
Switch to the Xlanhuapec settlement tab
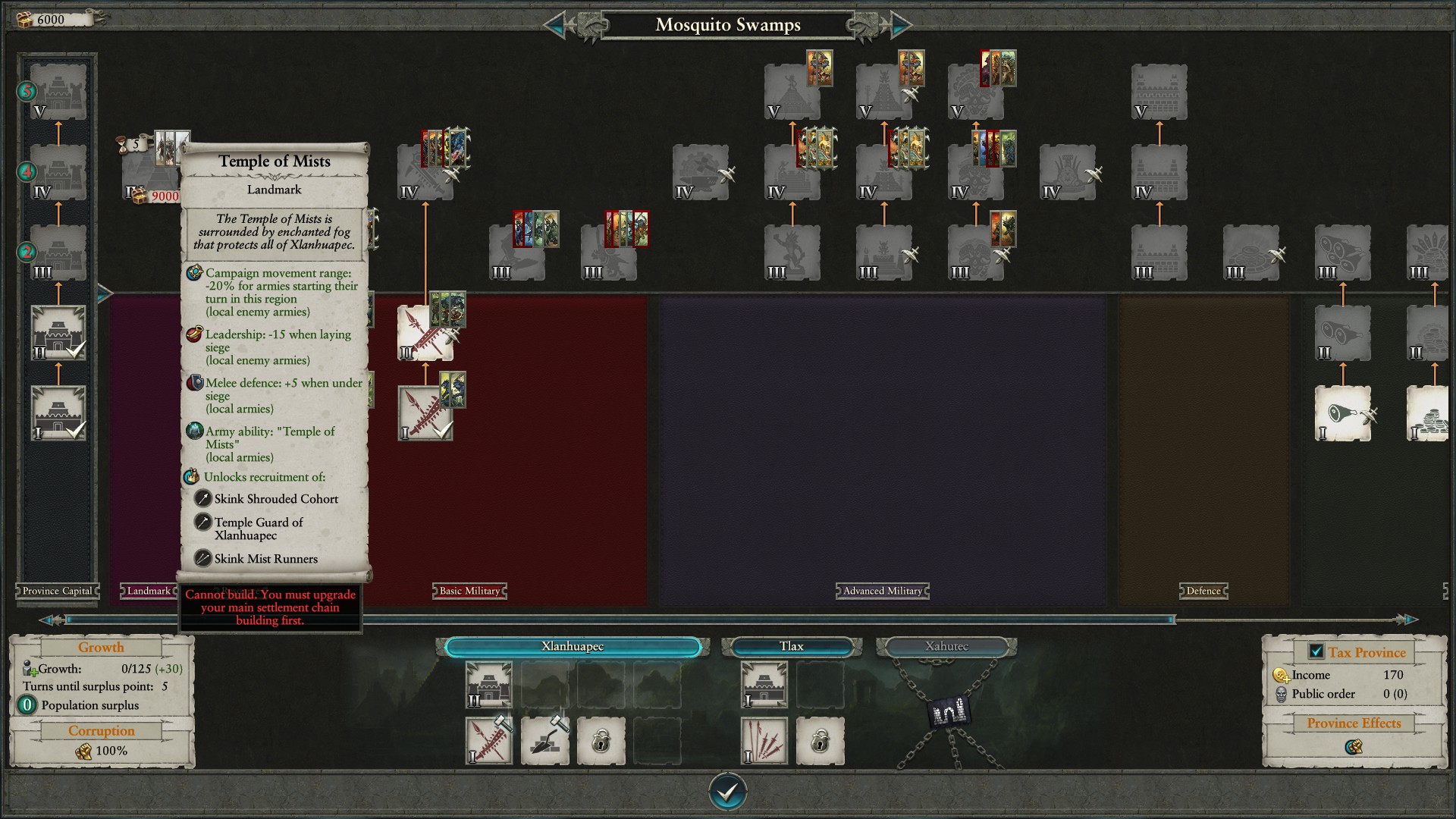(573, 647)
